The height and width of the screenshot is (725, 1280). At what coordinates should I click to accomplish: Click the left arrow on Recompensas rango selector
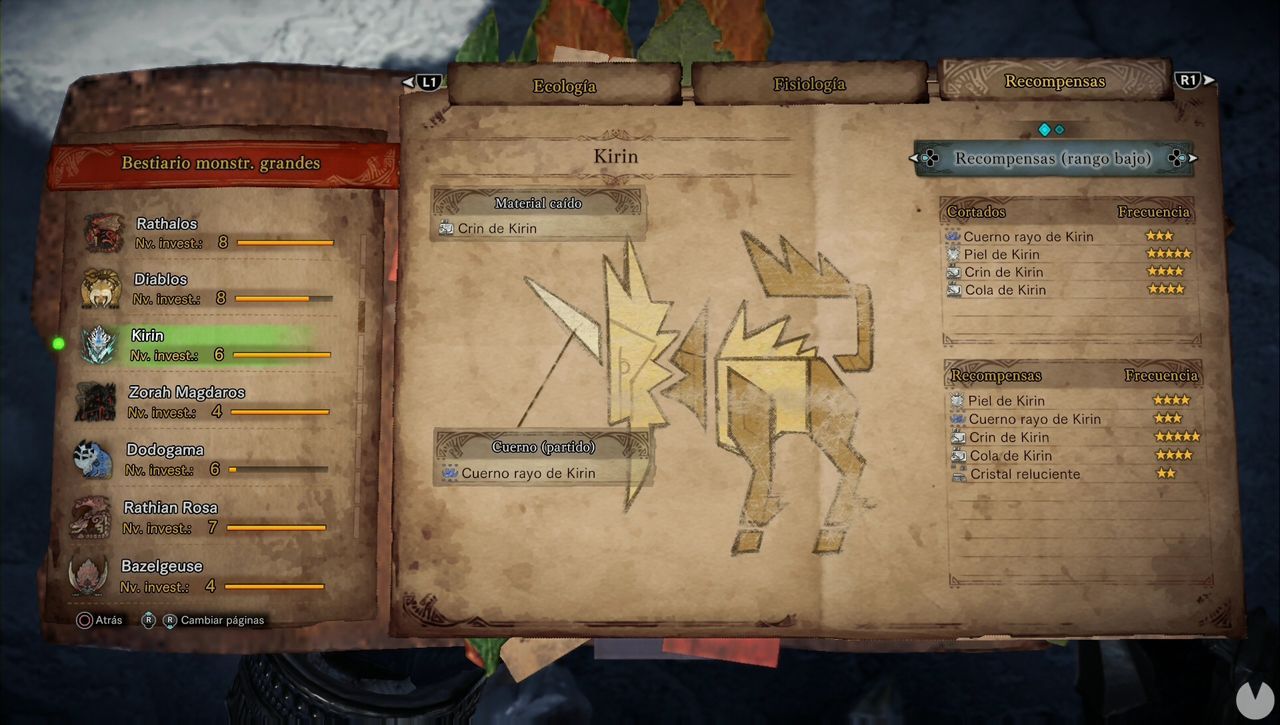pos(913,158)
